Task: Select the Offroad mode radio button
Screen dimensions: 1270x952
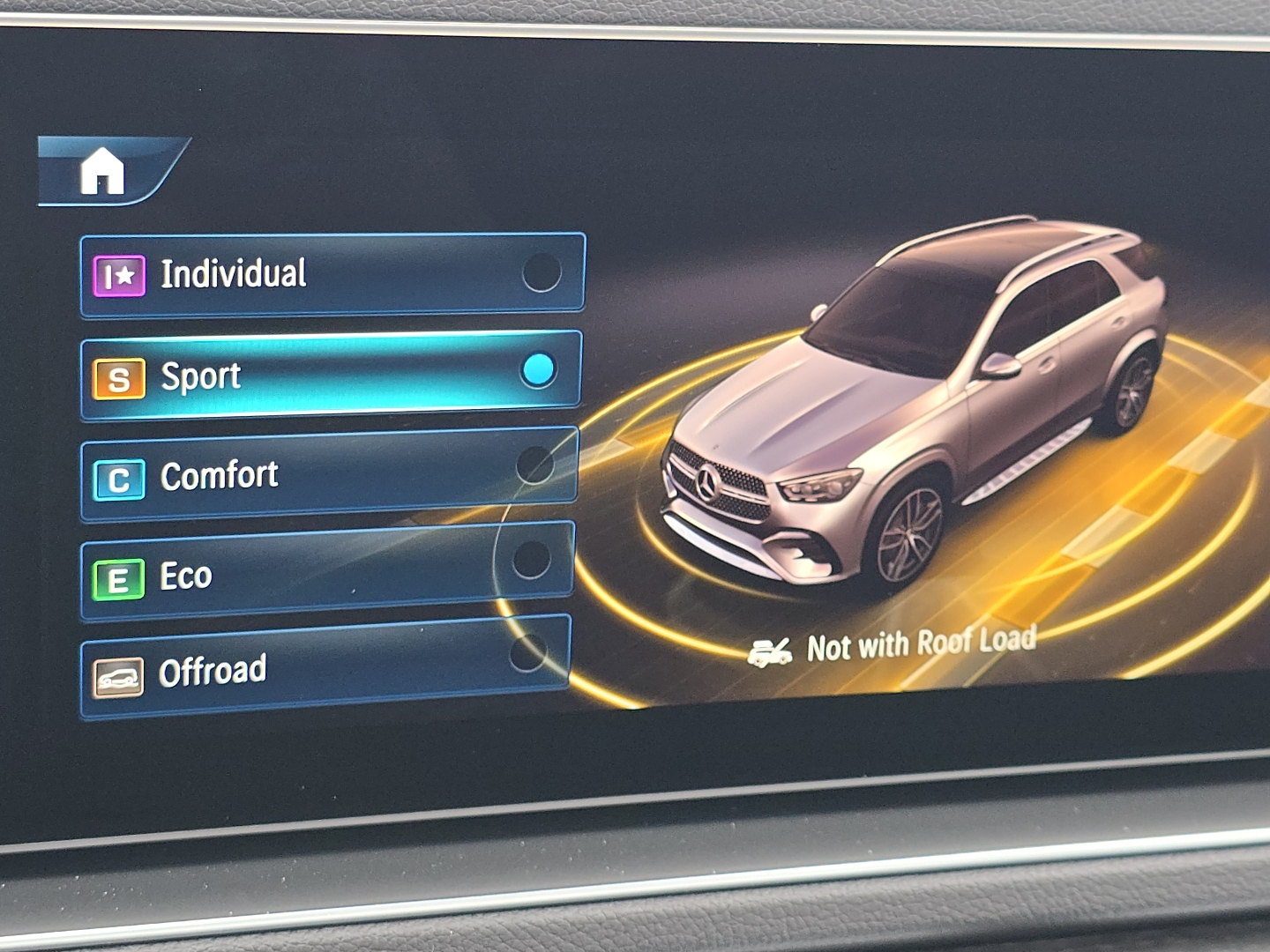Action: pyautogui.click(x=529, y=654)
